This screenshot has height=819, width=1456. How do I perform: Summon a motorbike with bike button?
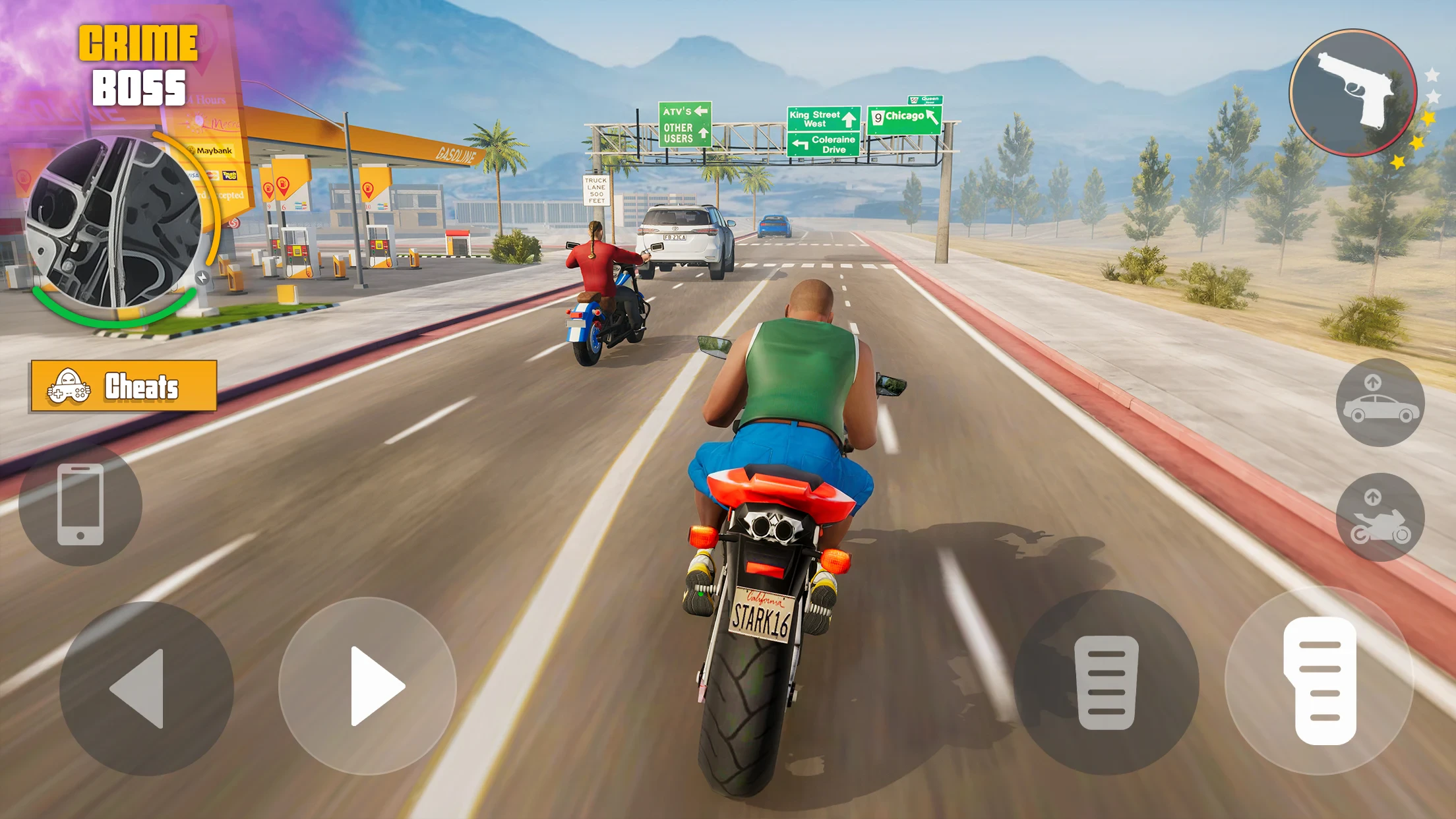point(1380,518)
